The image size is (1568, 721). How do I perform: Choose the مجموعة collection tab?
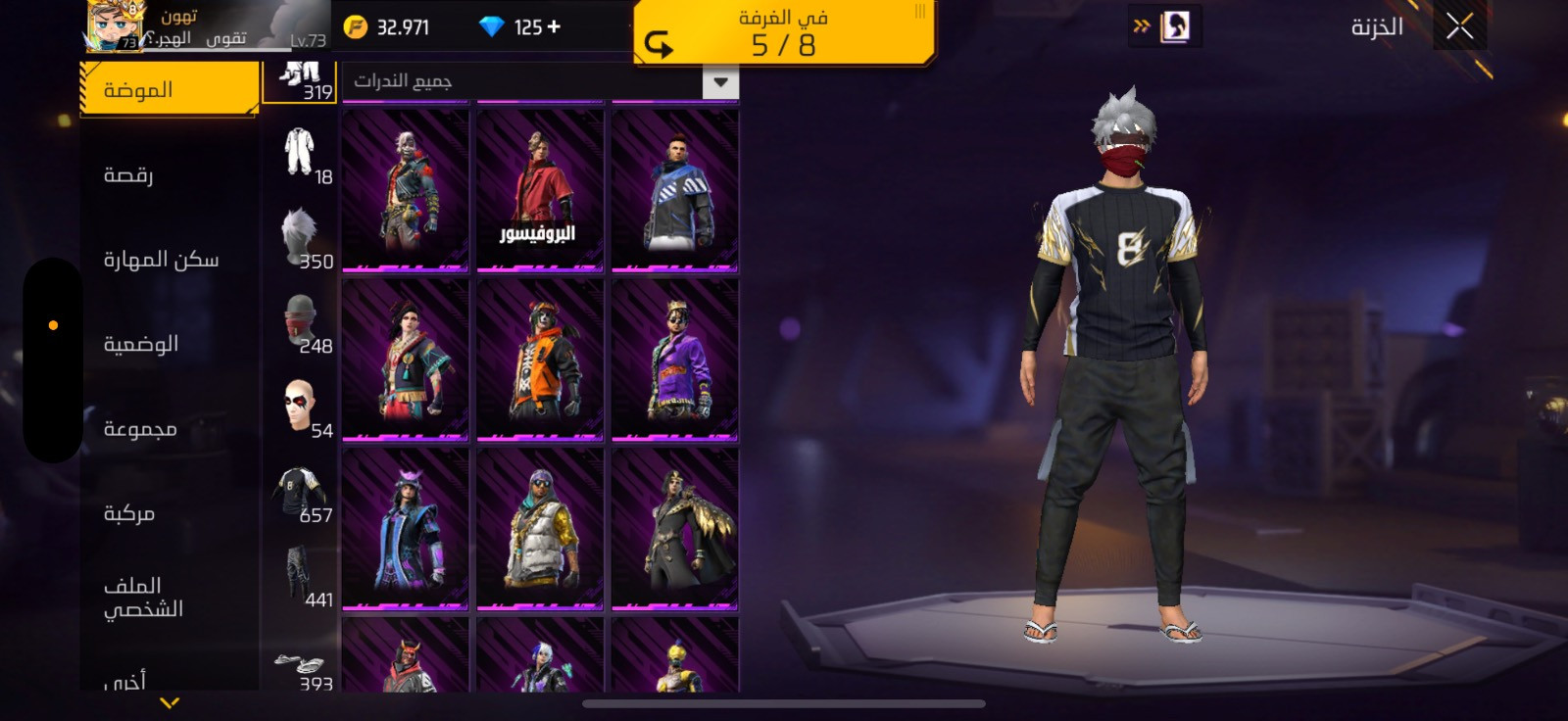tap(141, 429)
